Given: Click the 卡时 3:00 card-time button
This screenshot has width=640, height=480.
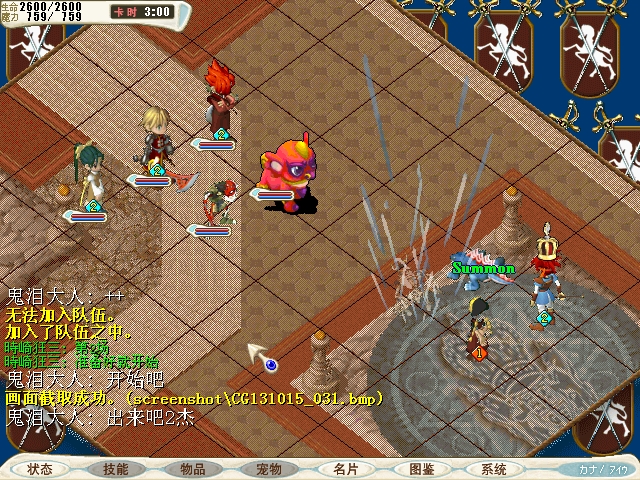Looking at the screenshot, I should coord(142,12).
